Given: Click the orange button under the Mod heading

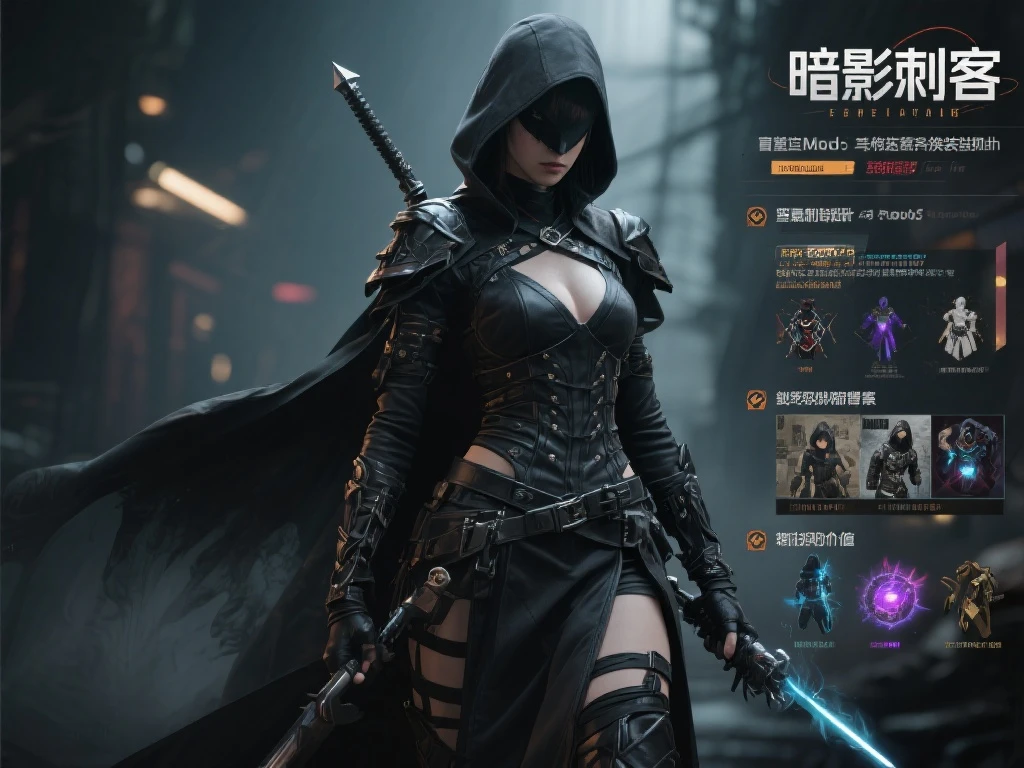Looking at the screenshot, I should [811, 168].
